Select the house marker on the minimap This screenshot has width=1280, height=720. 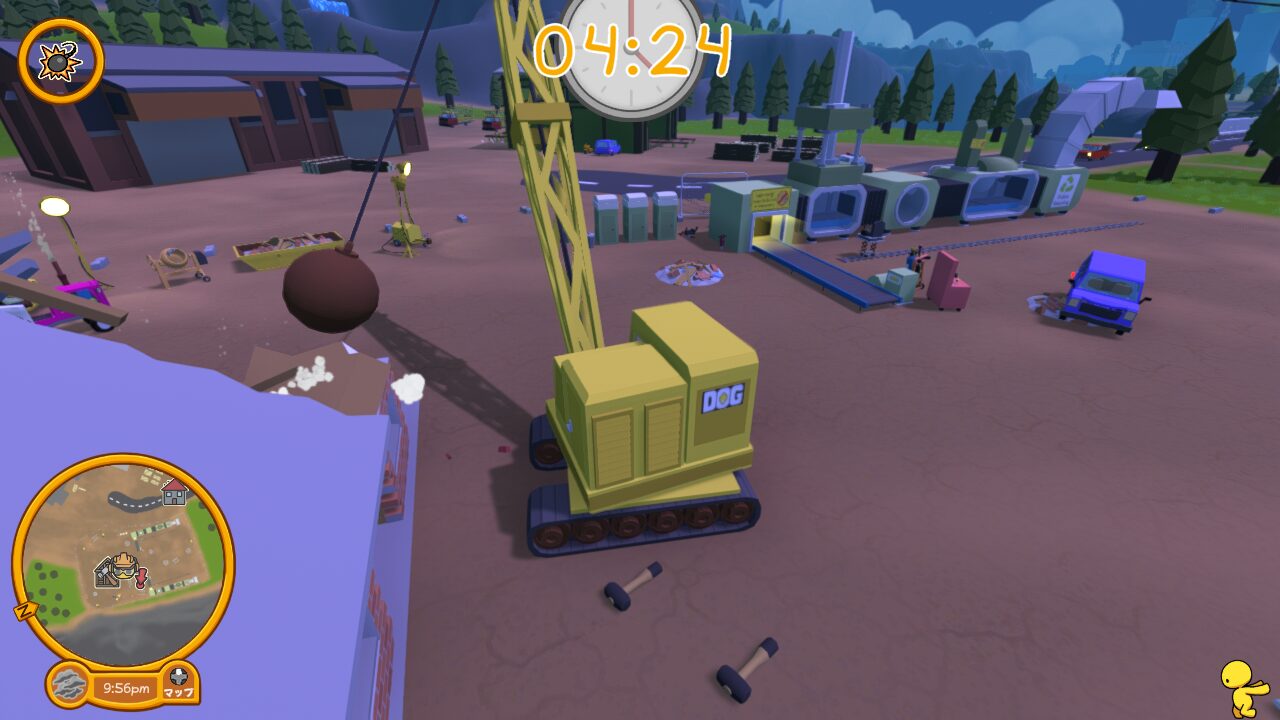(175, 491)
